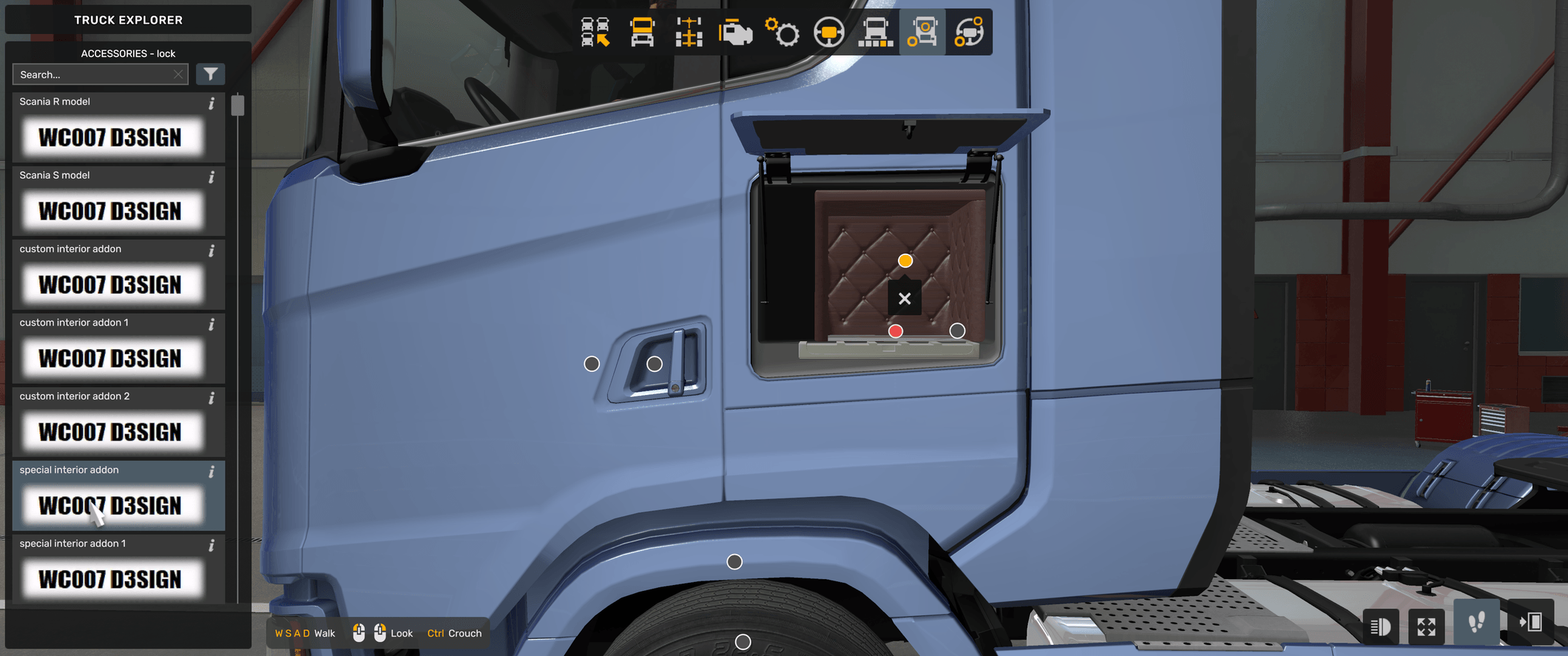The height and width of the screenshot is (656, 1568).
Task: Toggle fullscreen view mode
Action: click(1427, 626)
